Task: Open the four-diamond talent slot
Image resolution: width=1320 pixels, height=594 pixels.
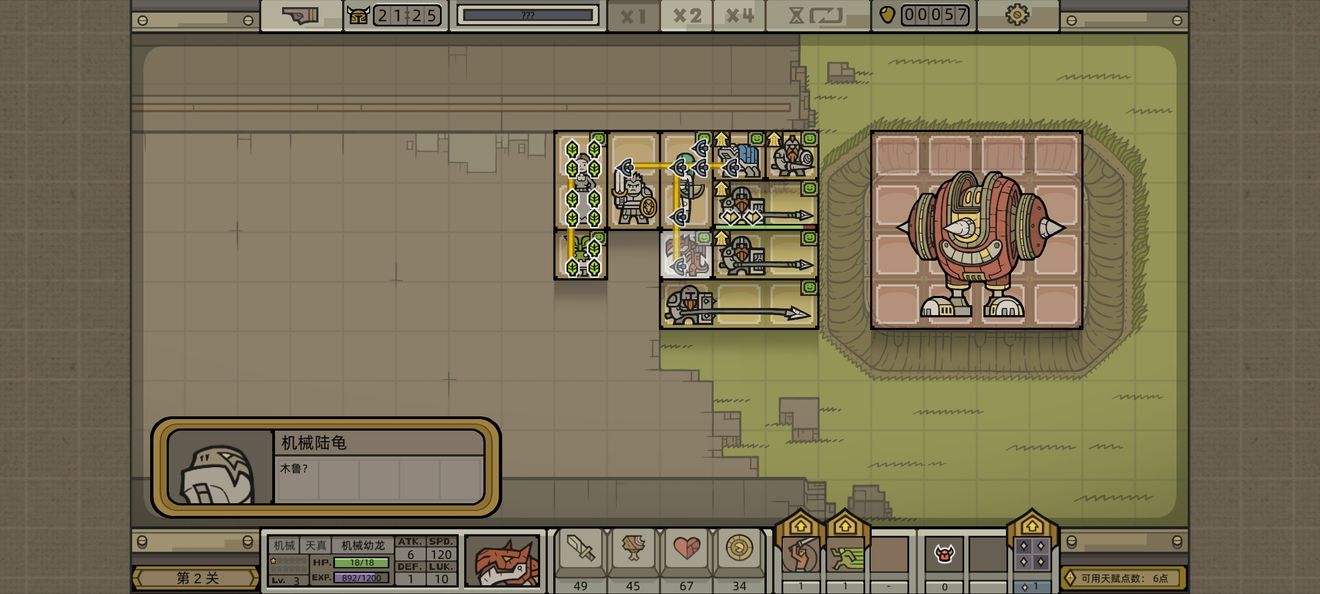Action: coord(1033,554)
